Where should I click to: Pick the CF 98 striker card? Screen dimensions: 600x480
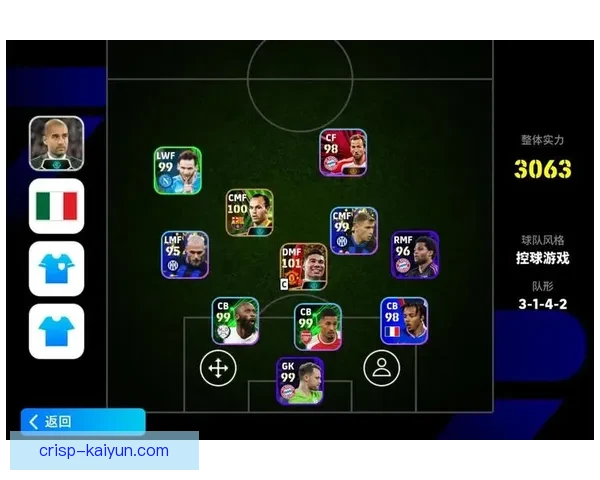[x=343, y=153]
